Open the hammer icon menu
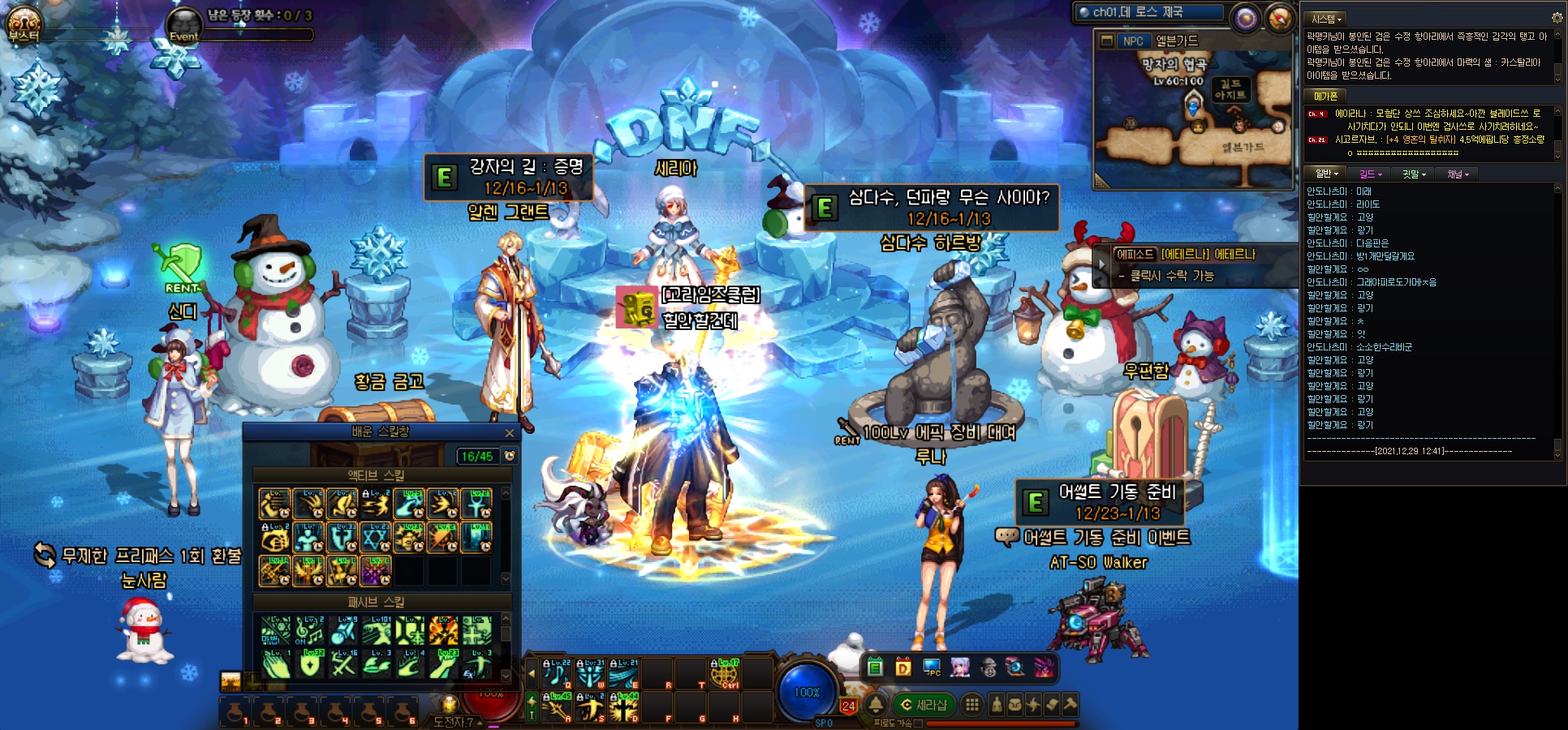The image size is (1568, 730). coord(1070,705)
